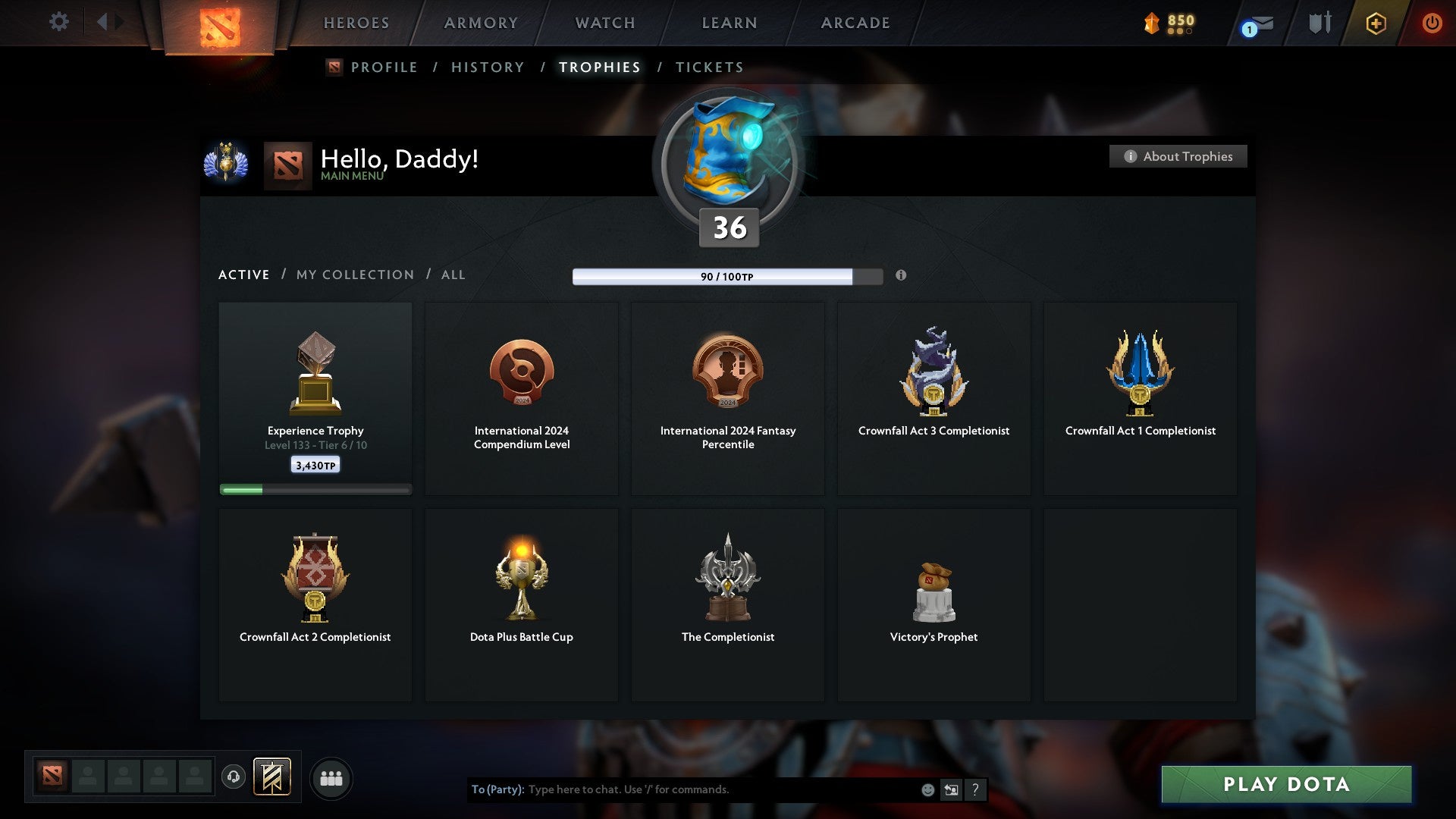Switch to MY COLLECTION view

point(354,275)
